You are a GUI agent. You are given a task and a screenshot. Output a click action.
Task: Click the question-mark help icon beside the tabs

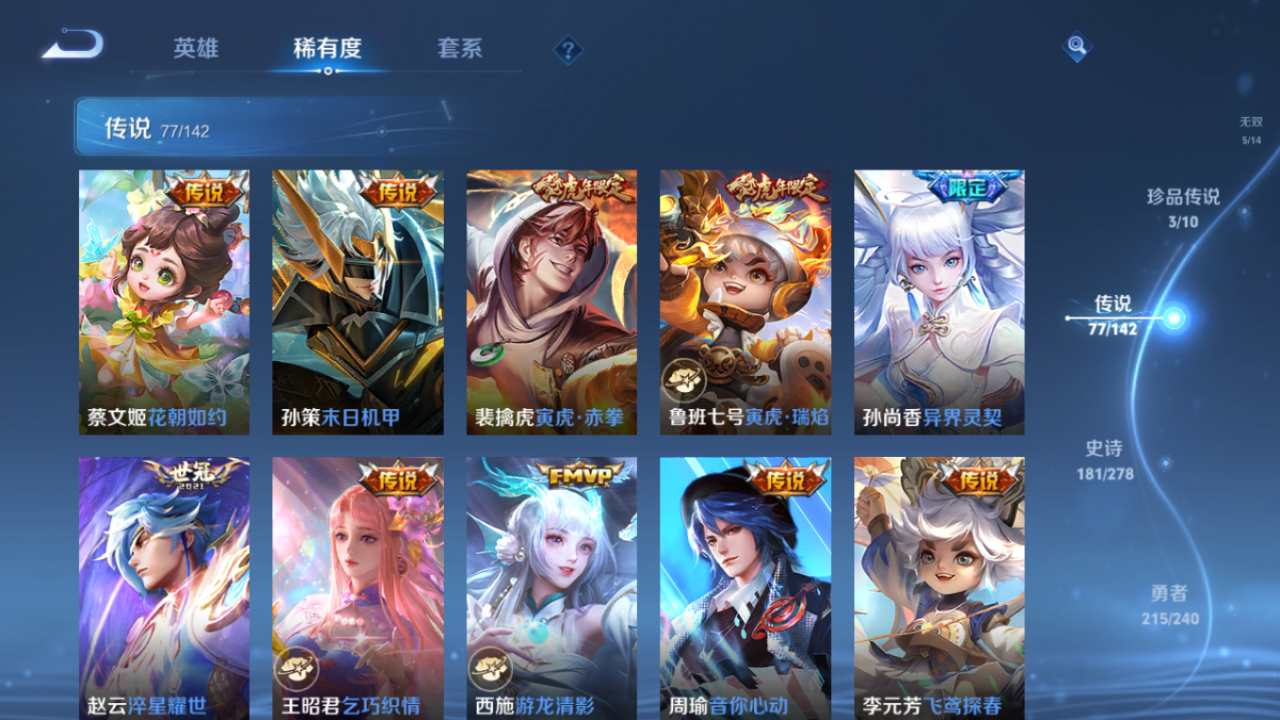point(566,47)
